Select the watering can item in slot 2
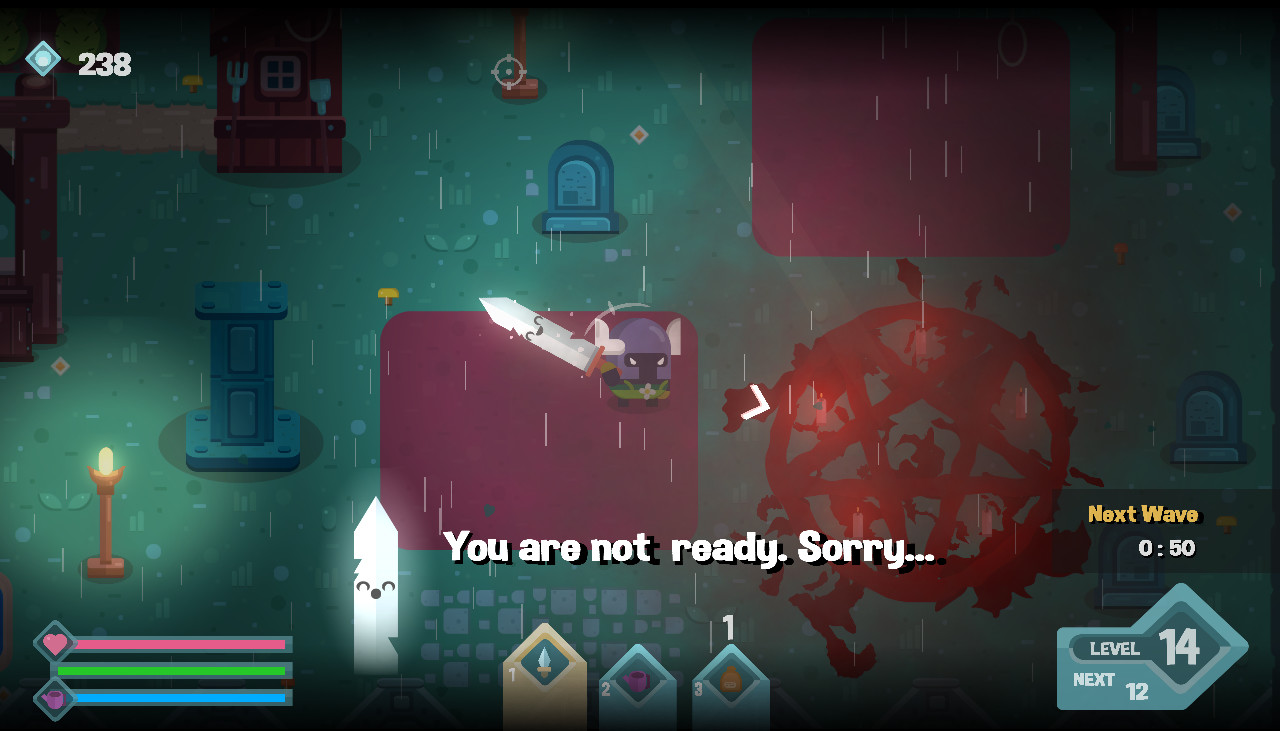 pos(637,680)
